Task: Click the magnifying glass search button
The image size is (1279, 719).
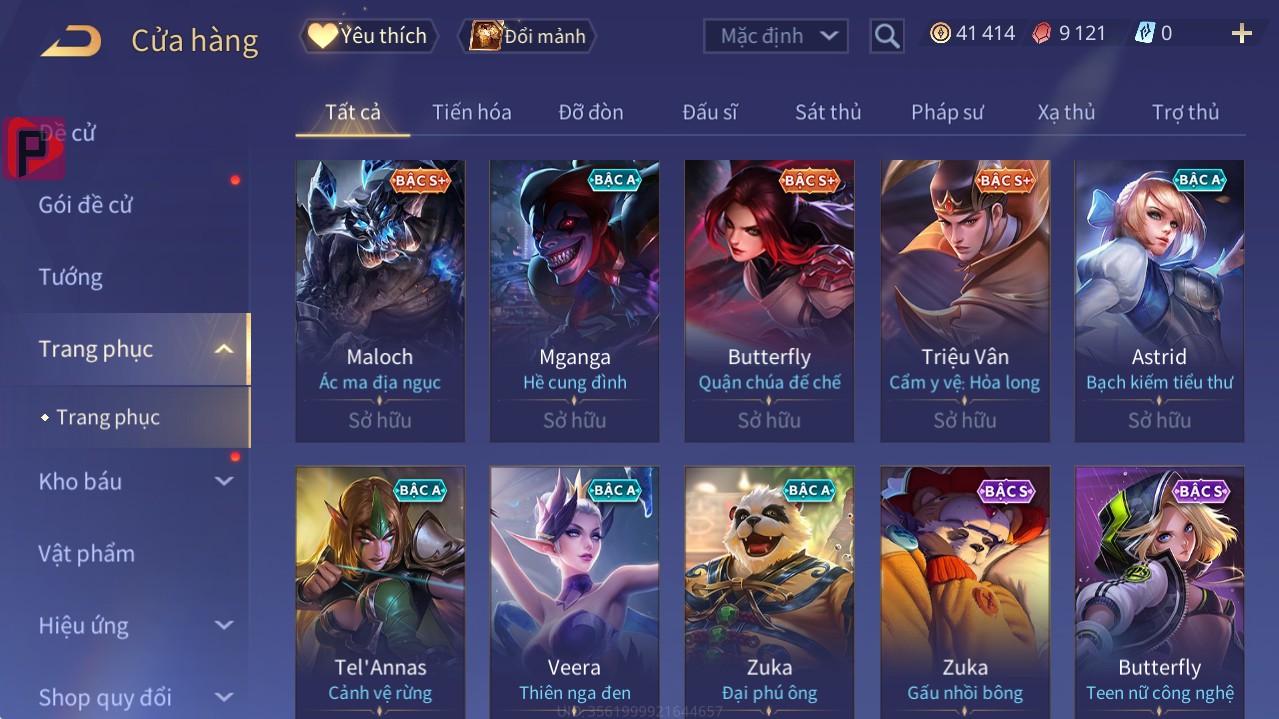Action: coord(887,36)
